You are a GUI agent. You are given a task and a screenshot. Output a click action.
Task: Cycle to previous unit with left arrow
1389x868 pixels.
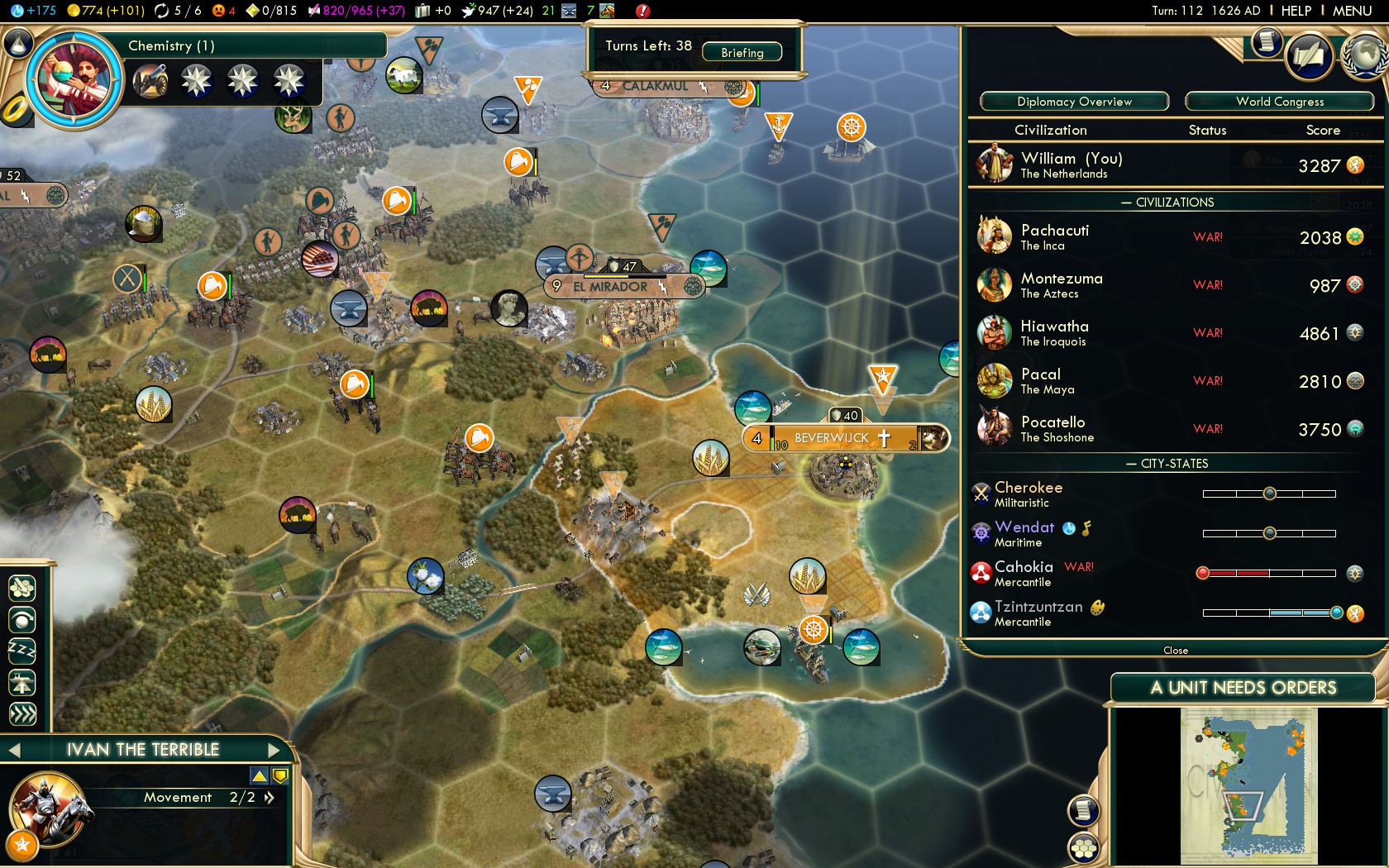13,750
